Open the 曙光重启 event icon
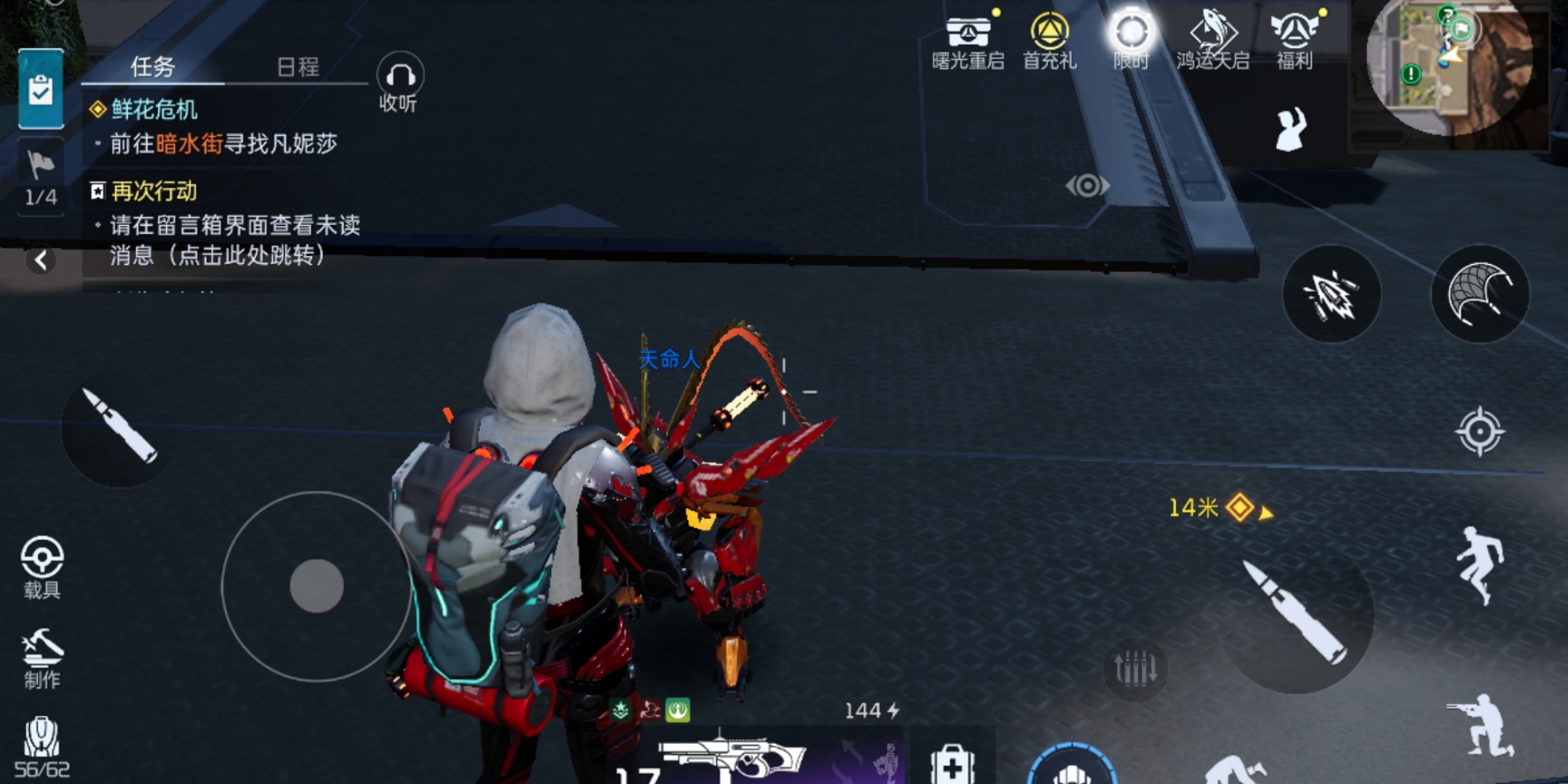The height and width of the screenshot is (784, 1568). coord(968,42)
